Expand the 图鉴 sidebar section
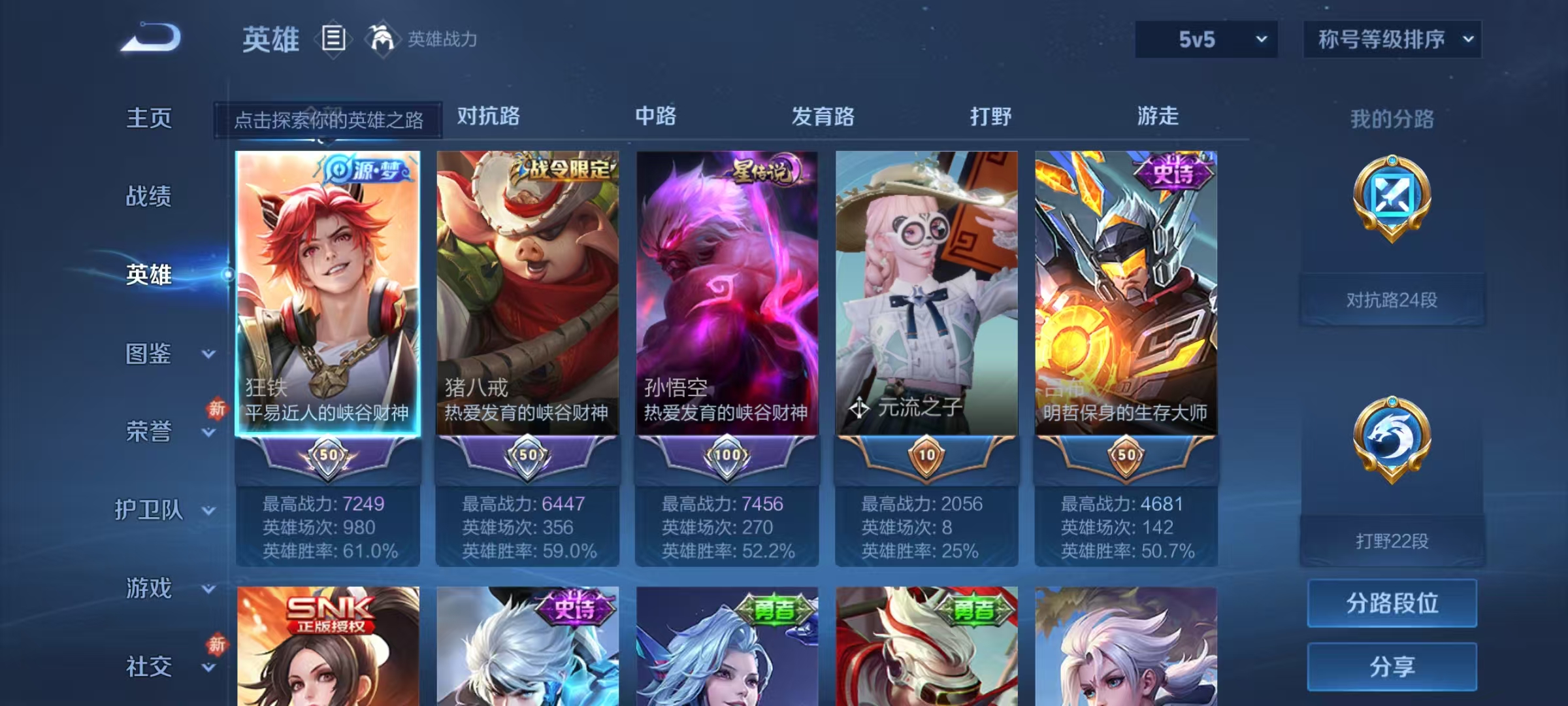 tap(150, 353)
